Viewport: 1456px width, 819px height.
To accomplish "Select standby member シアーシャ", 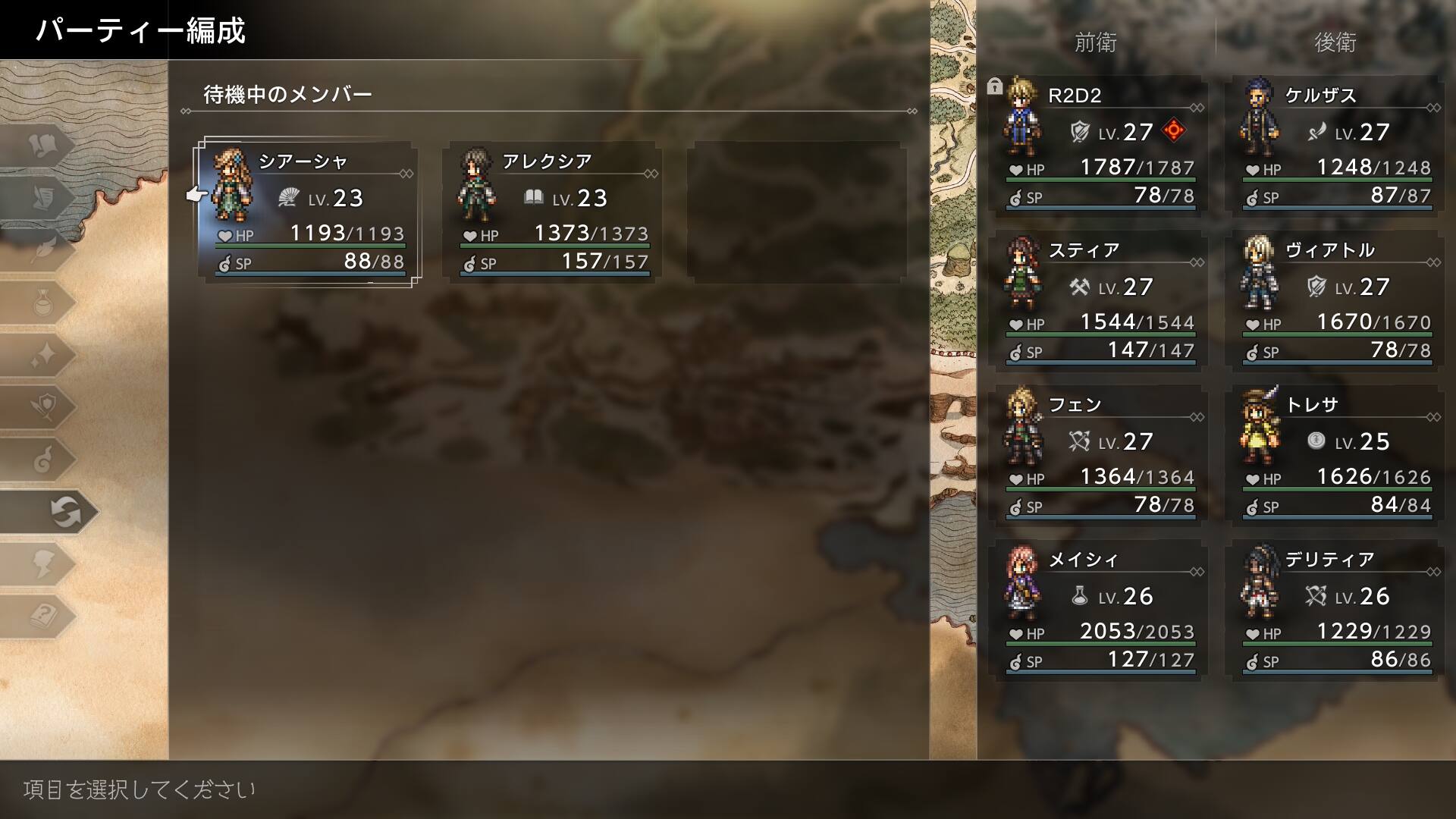I will pos(307,212).
